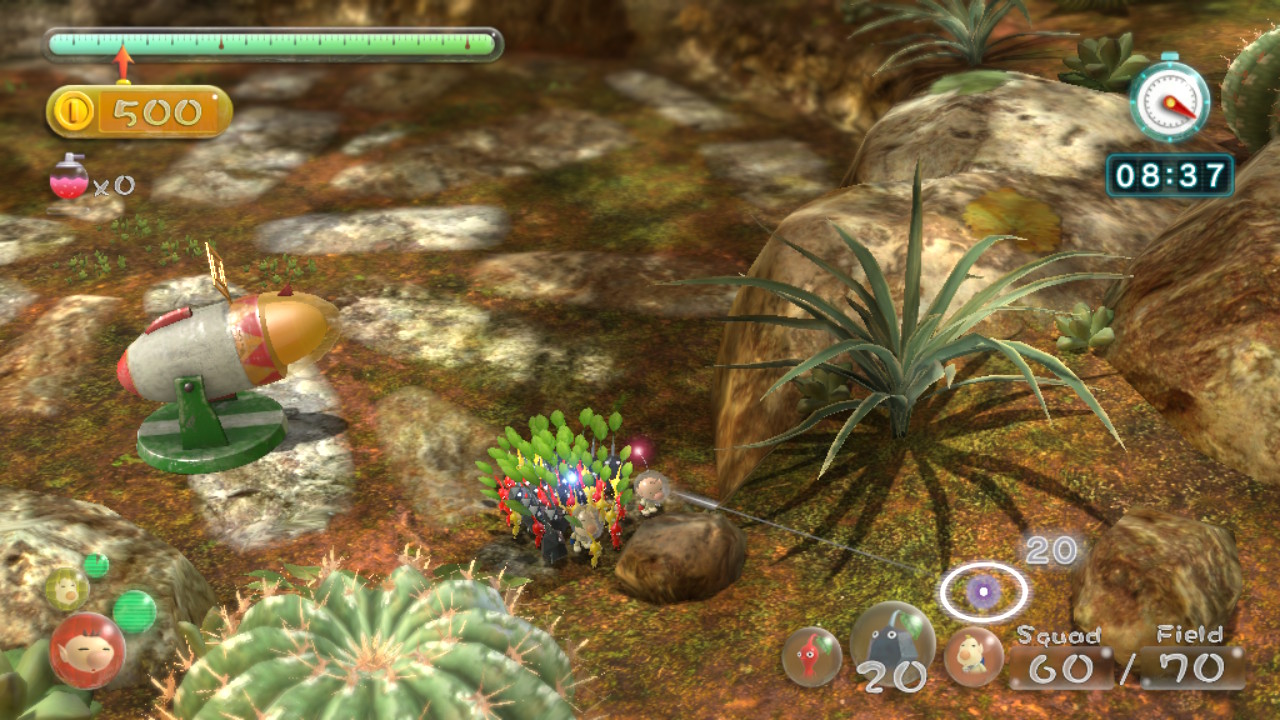1280x720 pixels.
Task: Select the Red Pikmin bubble
Action: click(811, 656)
